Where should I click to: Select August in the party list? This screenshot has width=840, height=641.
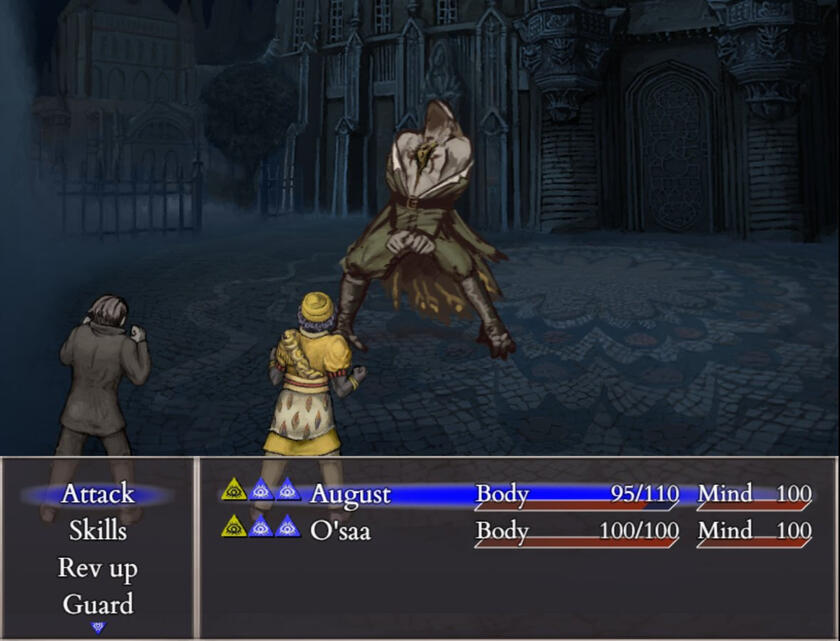click(350, 494)
